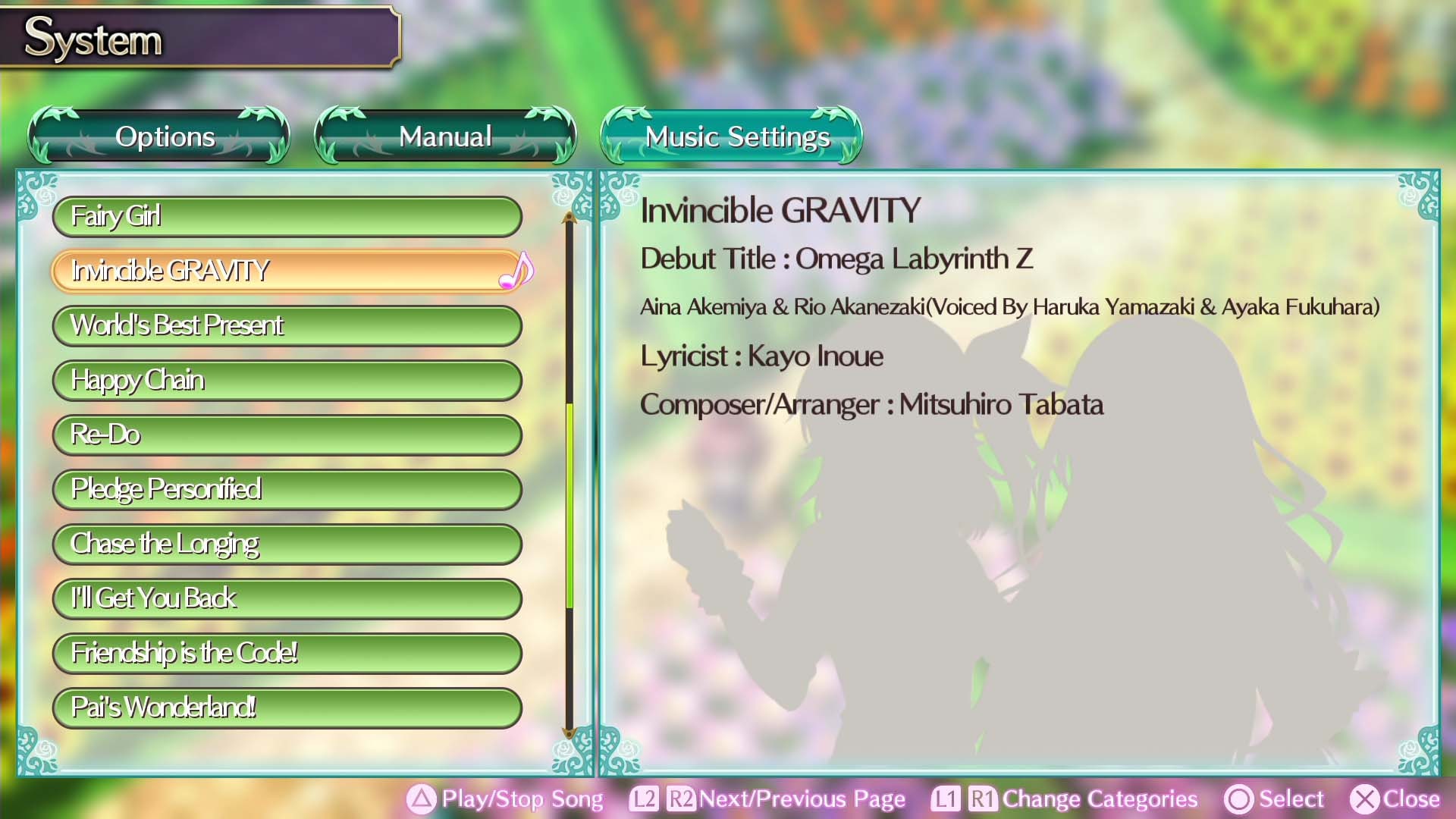Viewport: 1456px width, 819px height.
Task: Choose the Friendship is the Code! song
Action: tap(287, 654)
